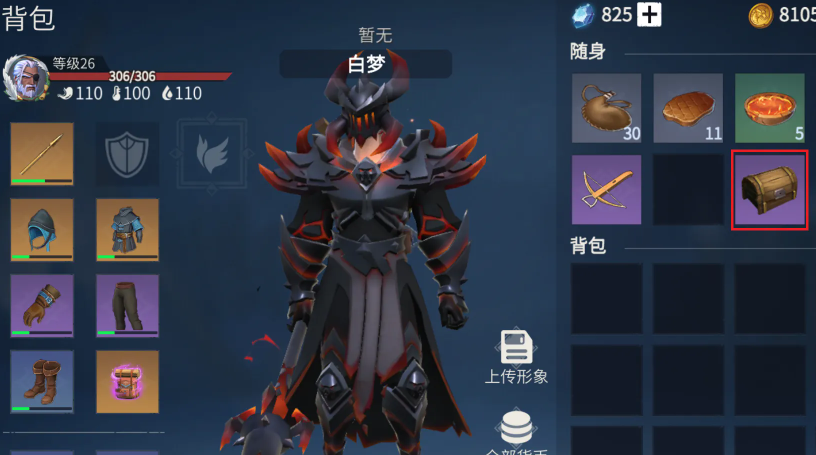The width and height of the screenshot is (816, 455).
Task: Select the blue chest armor slot
Action: 127,230
